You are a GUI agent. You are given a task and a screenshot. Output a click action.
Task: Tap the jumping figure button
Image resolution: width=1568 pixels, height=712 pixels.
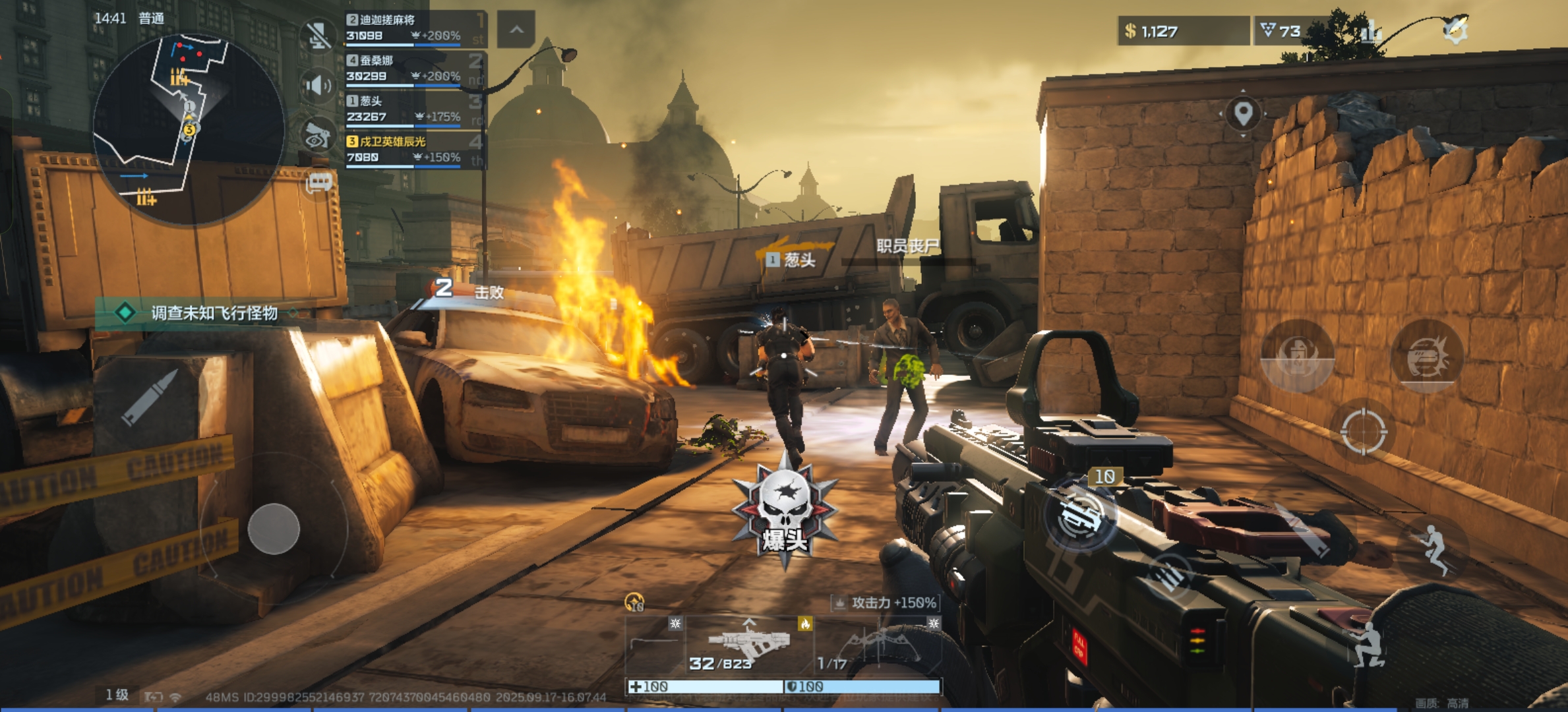(1433, 549)
